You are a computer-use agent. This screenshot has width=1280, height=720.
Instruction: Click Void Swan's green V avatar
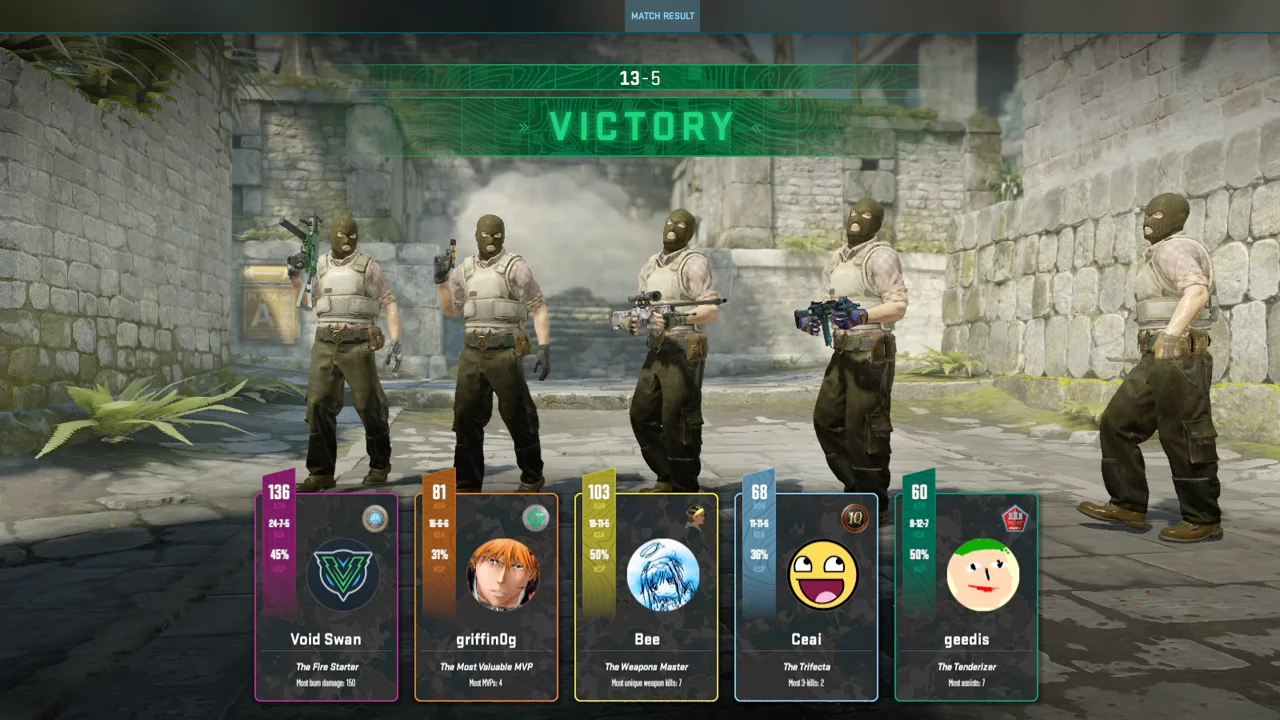pos(342,574)
